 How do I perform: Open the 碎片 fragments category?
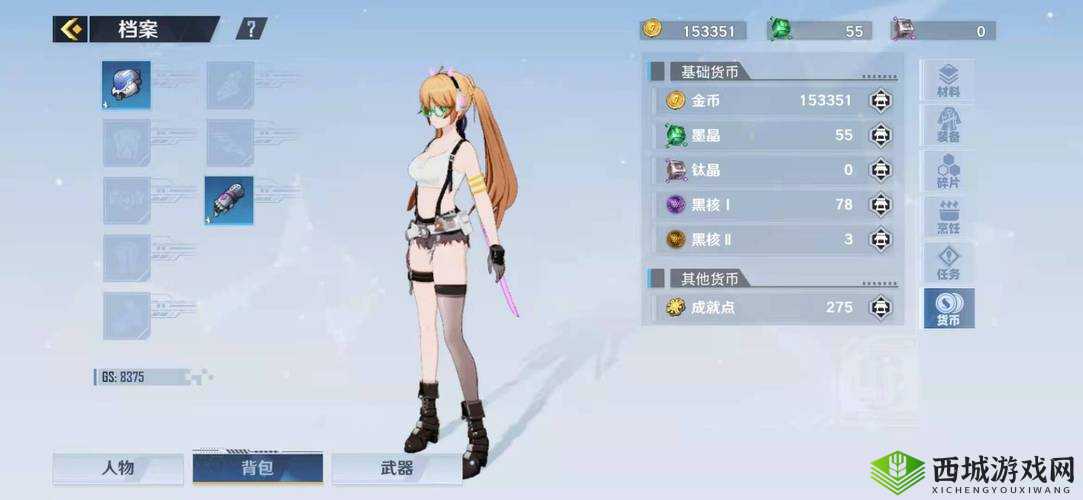point(948,172)
